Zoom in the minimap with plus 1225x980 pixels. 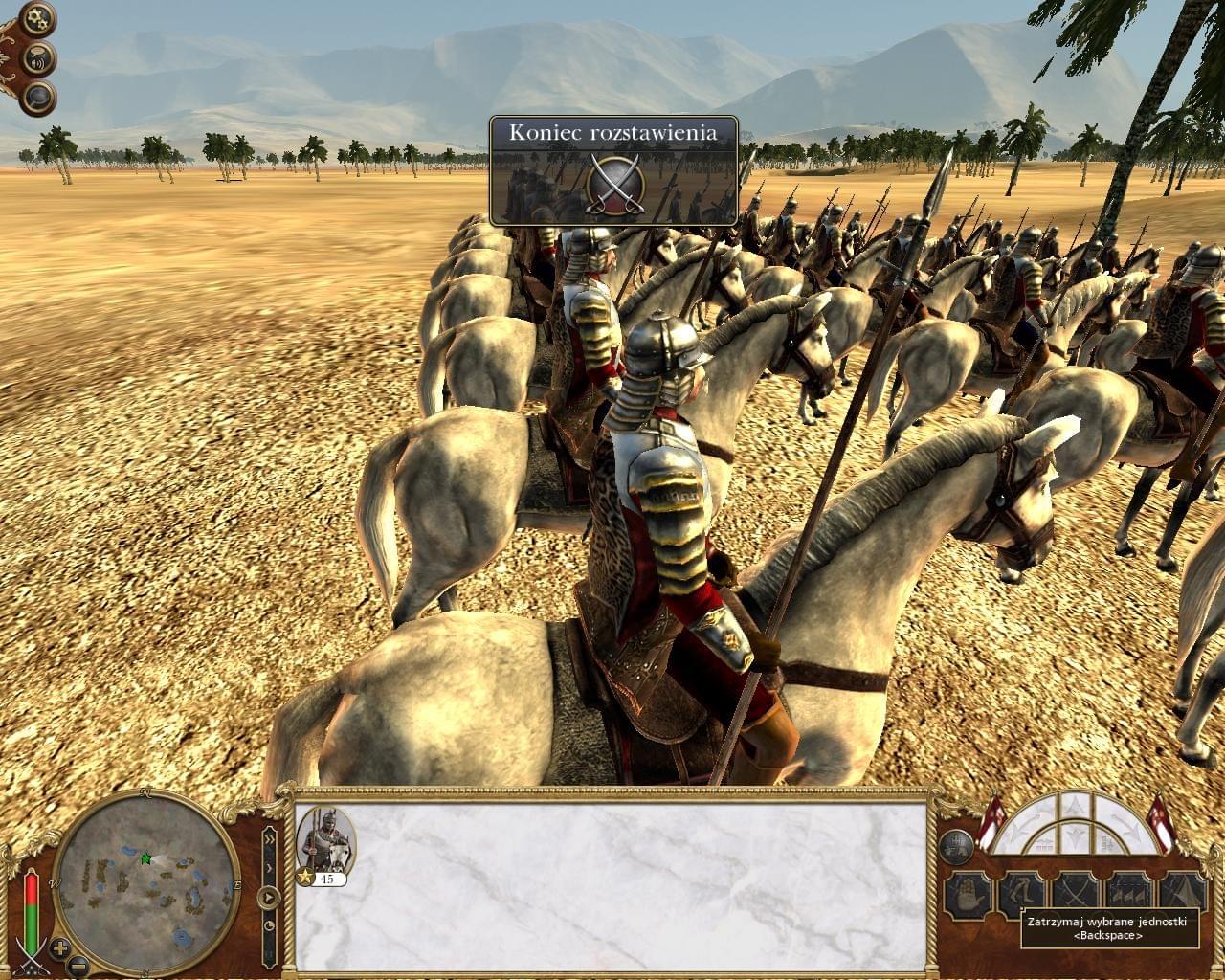60,948
